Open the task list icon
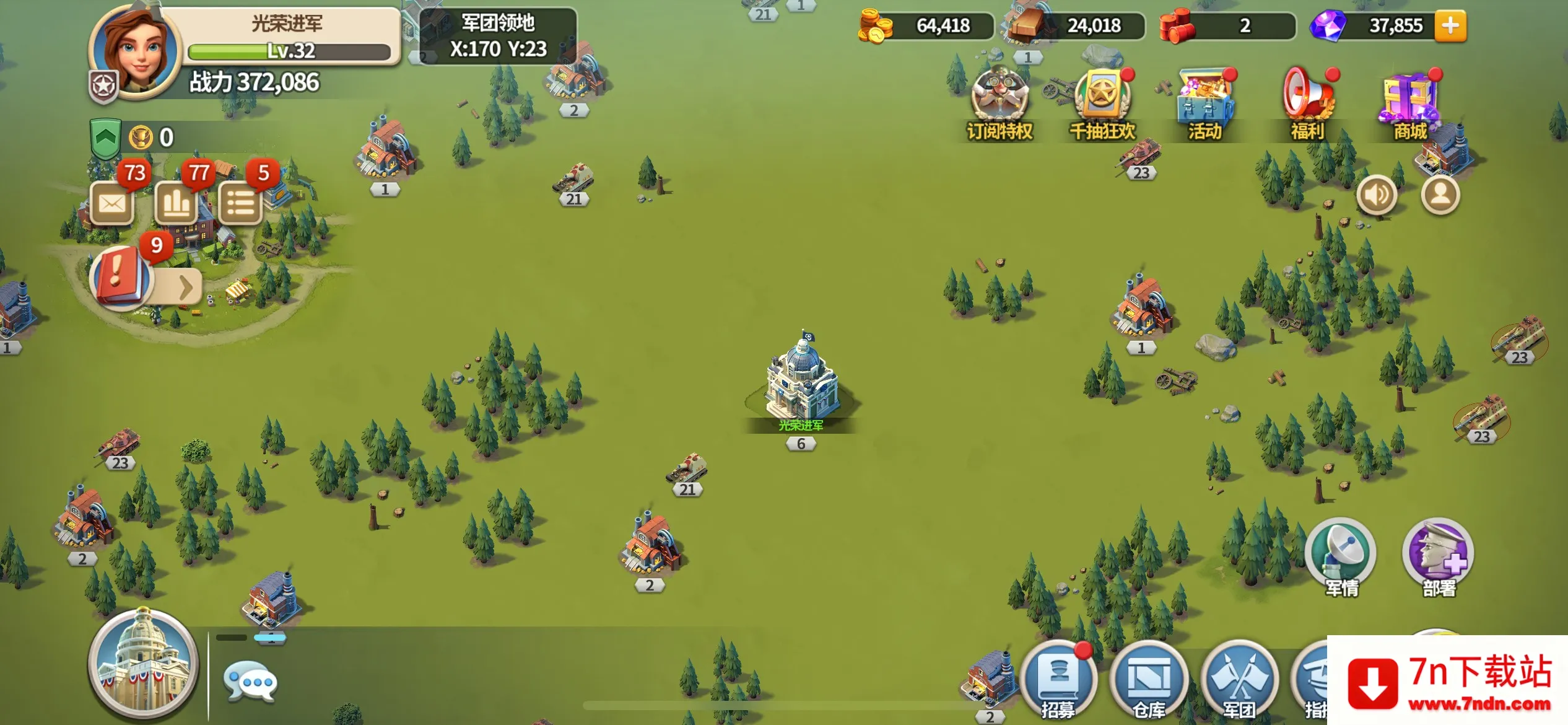Screen dimensions: 1568x725 tap(240, 203)
